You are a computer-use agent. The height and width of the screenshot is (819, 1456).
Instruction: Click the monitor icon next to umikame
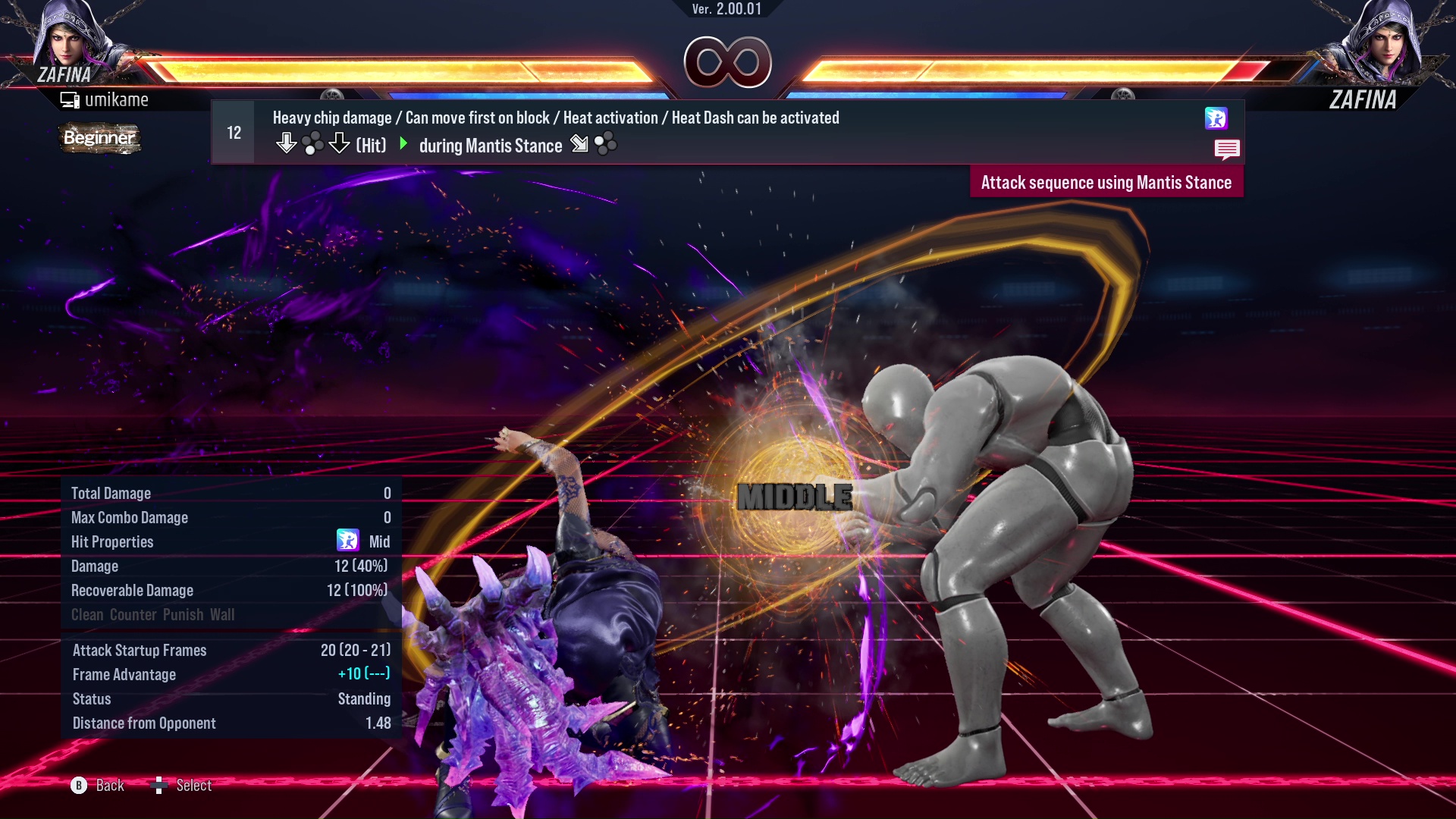coord(71,99)
